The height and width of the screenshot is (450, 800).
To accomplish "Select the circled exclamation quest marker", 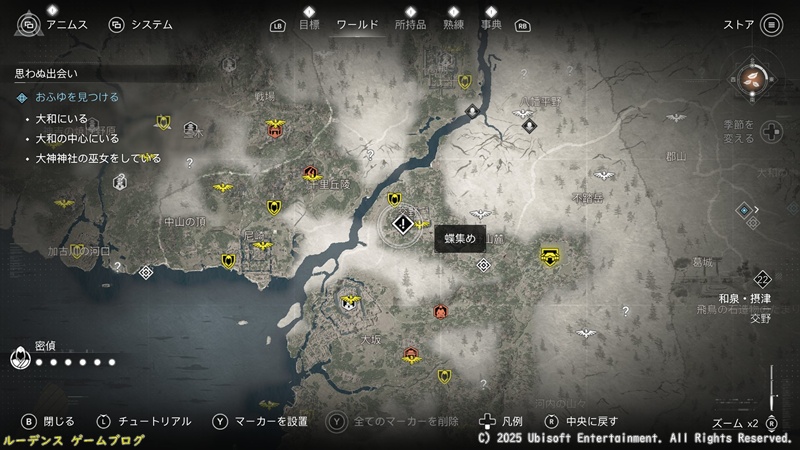I will [402, 226].
